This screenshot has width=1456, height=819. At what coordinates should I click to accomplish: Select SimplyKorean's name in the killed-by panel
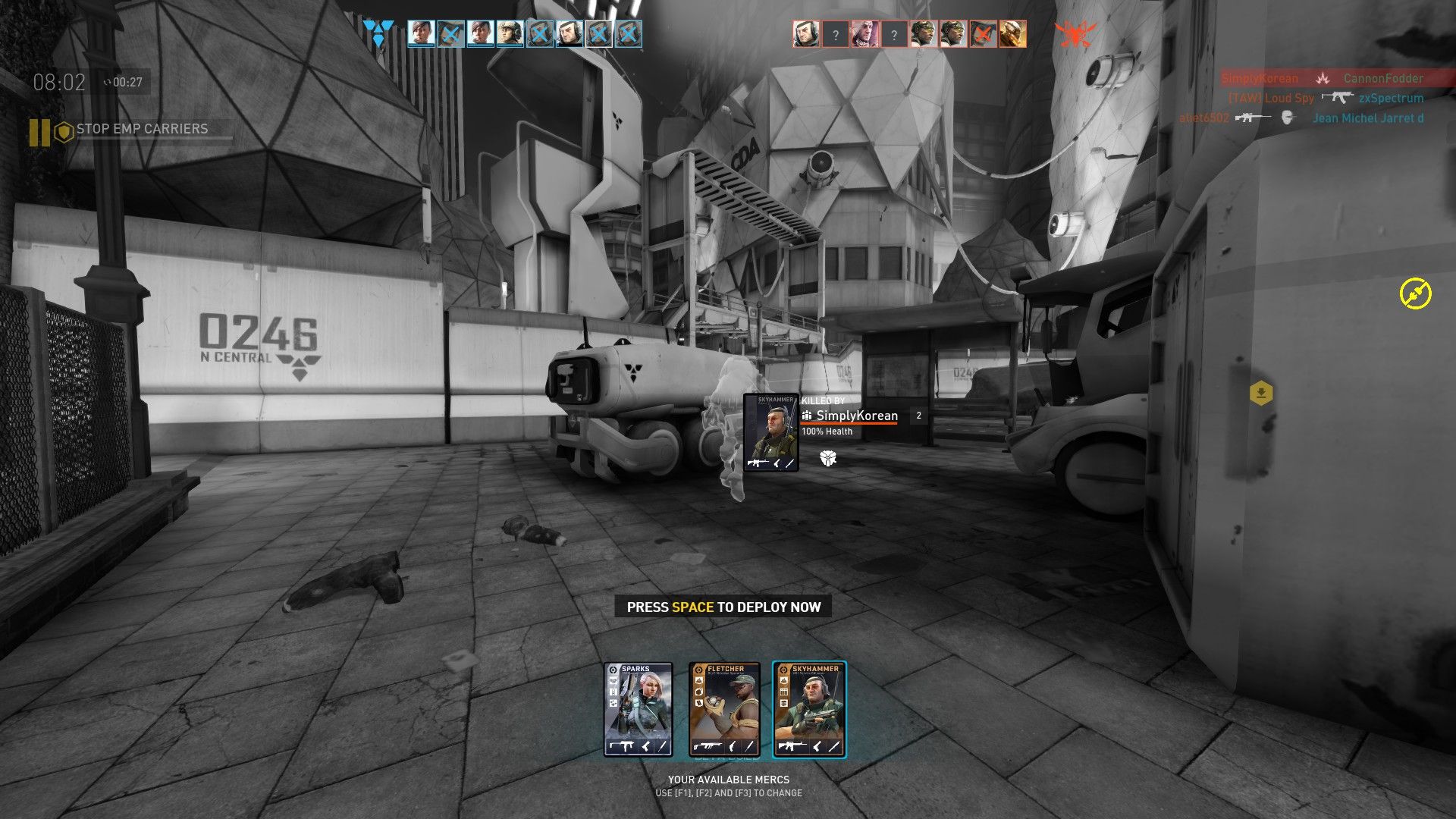[856, 416]
